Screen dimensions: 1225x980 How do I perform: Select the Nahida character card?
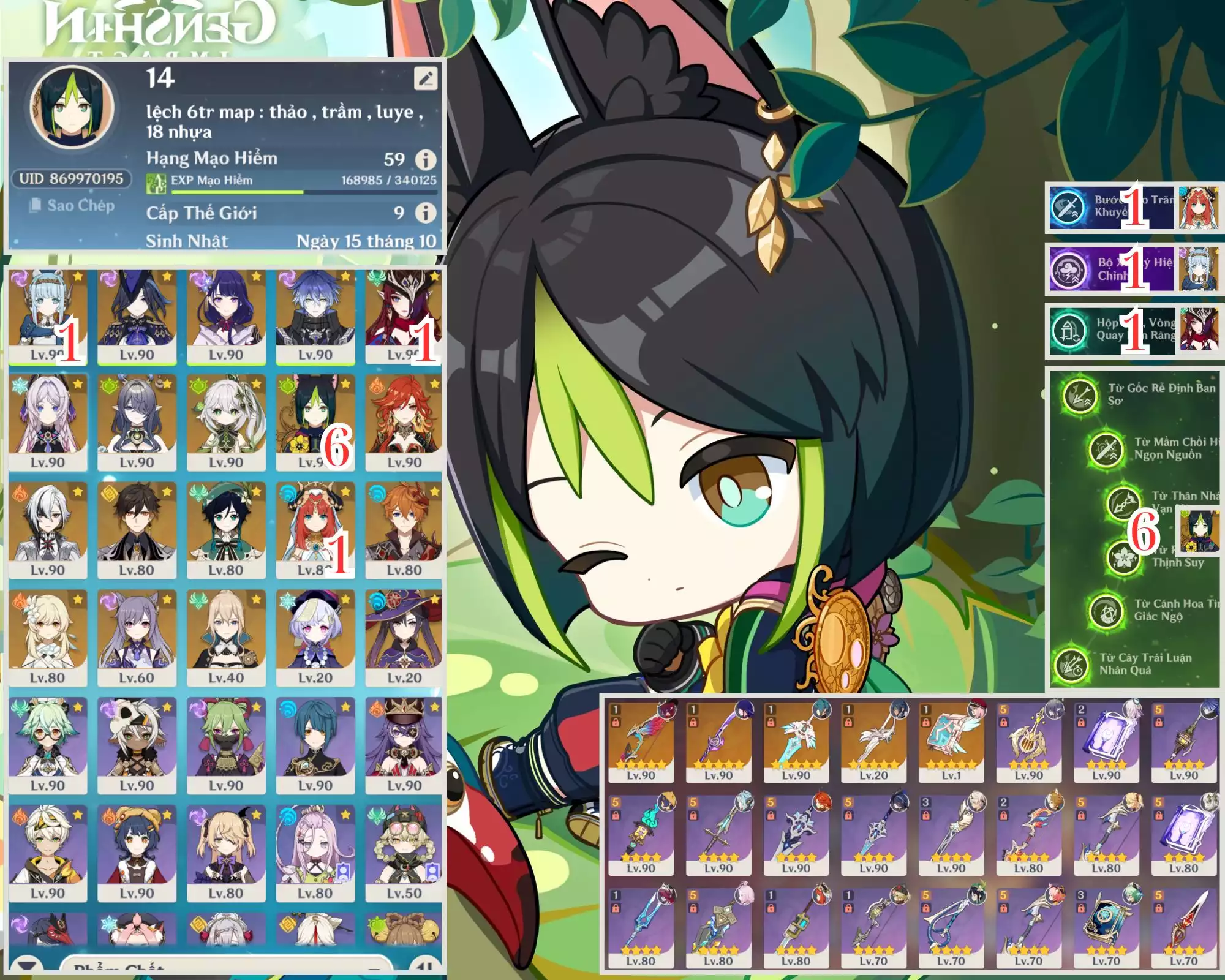(225, 423)
